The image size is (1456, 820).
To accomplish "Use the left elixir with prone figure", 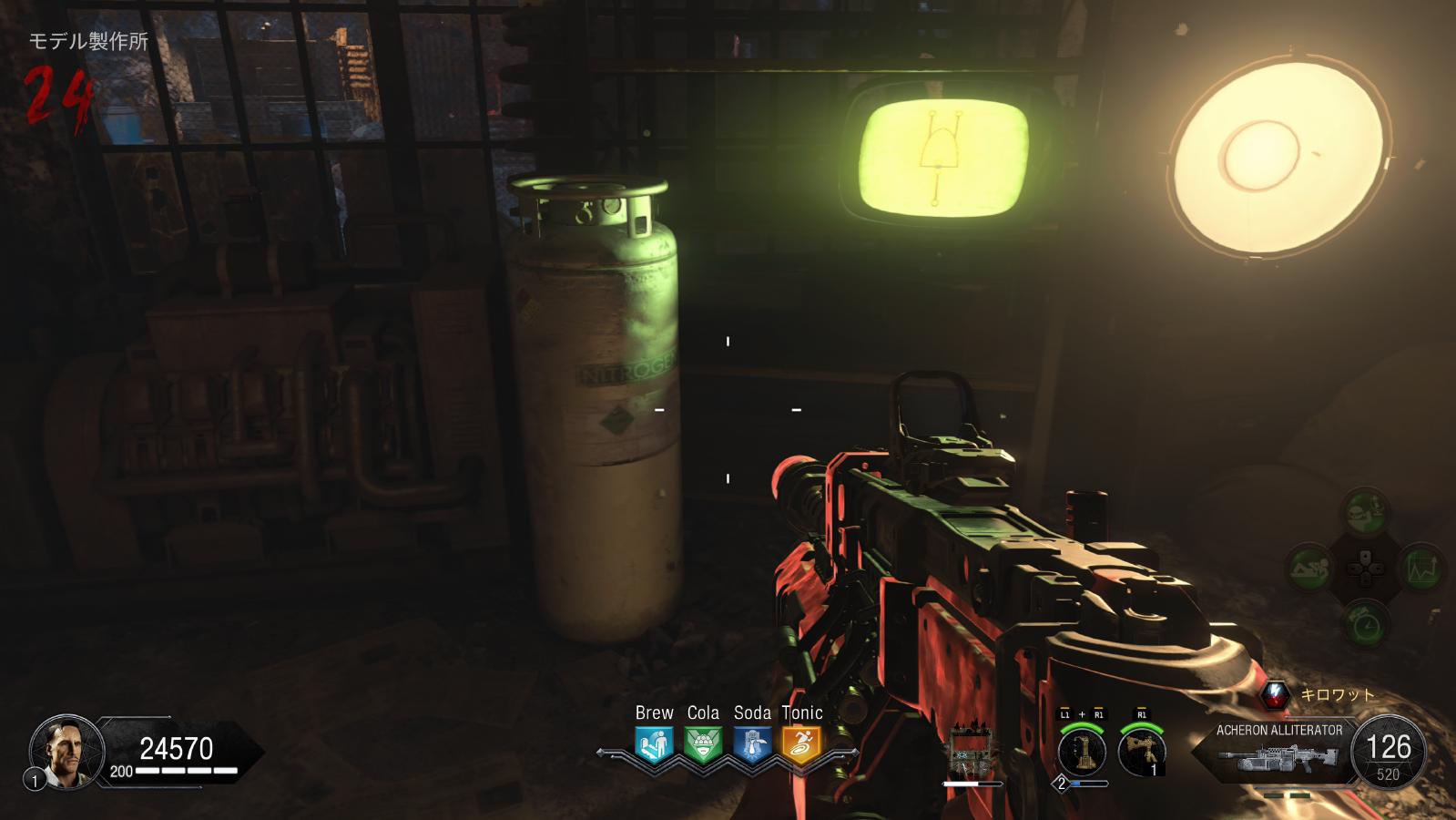I will tap(1308, 569).
